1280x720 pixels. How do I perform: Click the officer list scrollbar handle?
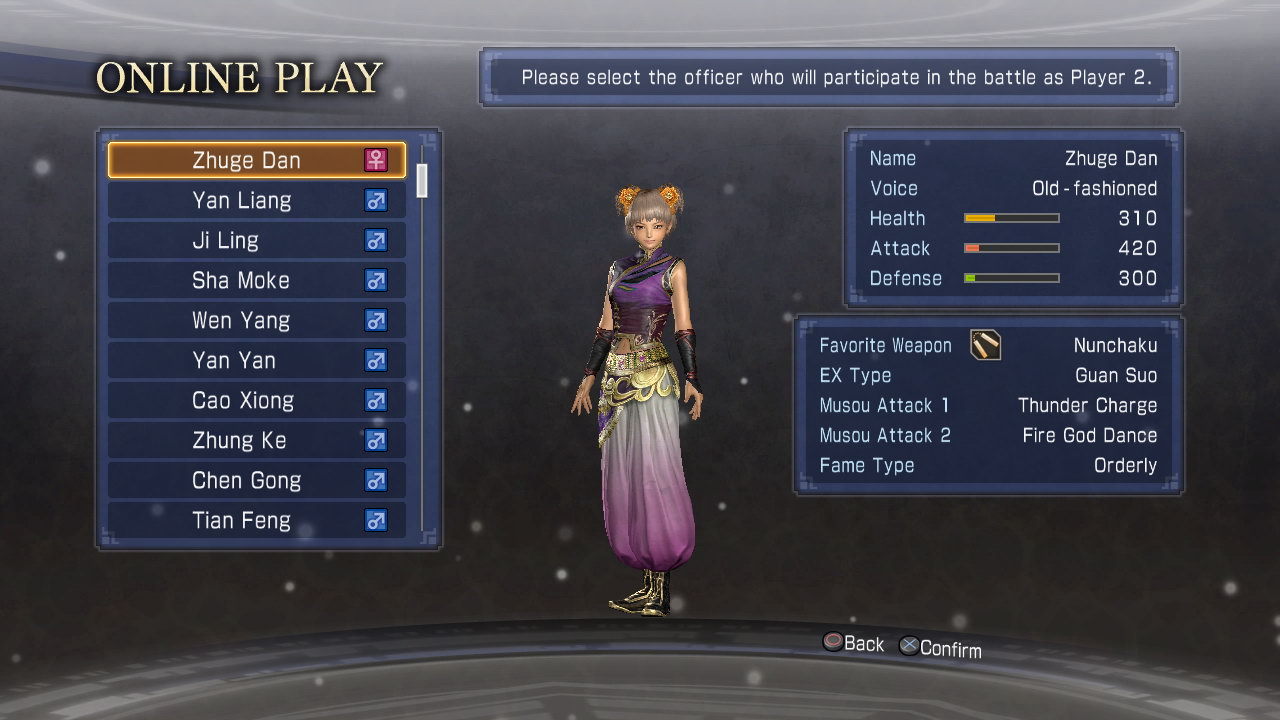pos(422,180)
